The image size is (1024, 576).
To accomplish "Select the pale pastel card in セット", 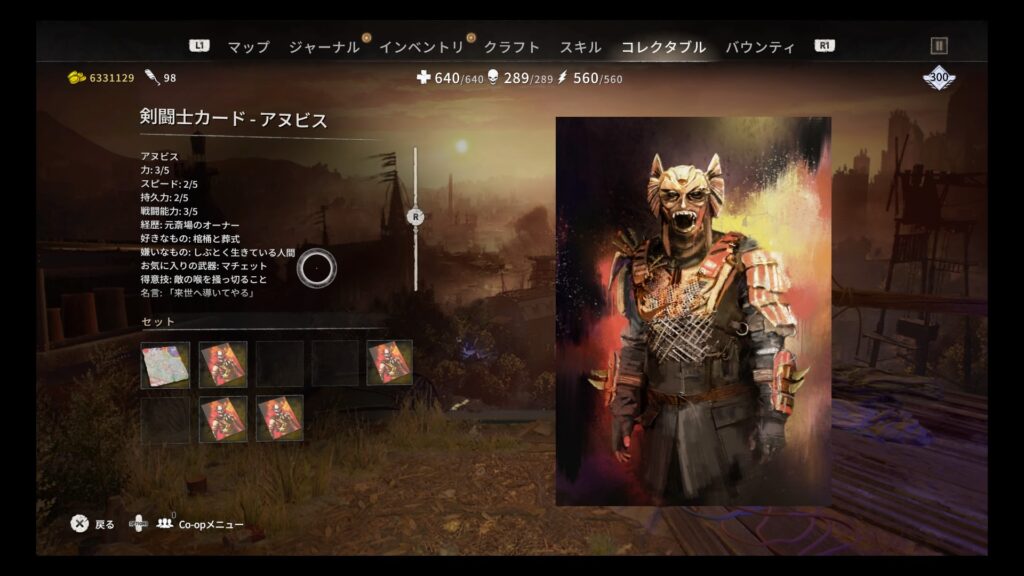I will 166,364.
